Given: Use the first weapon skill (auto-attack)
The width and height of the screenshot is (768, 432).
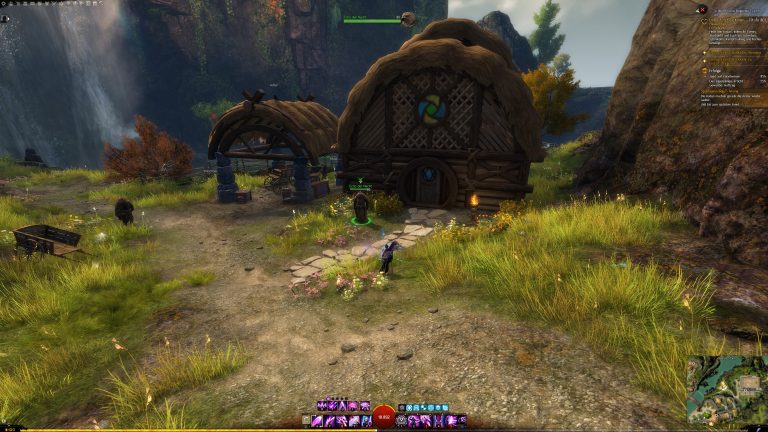Looking at the screenshot, I should coord(318,421).
